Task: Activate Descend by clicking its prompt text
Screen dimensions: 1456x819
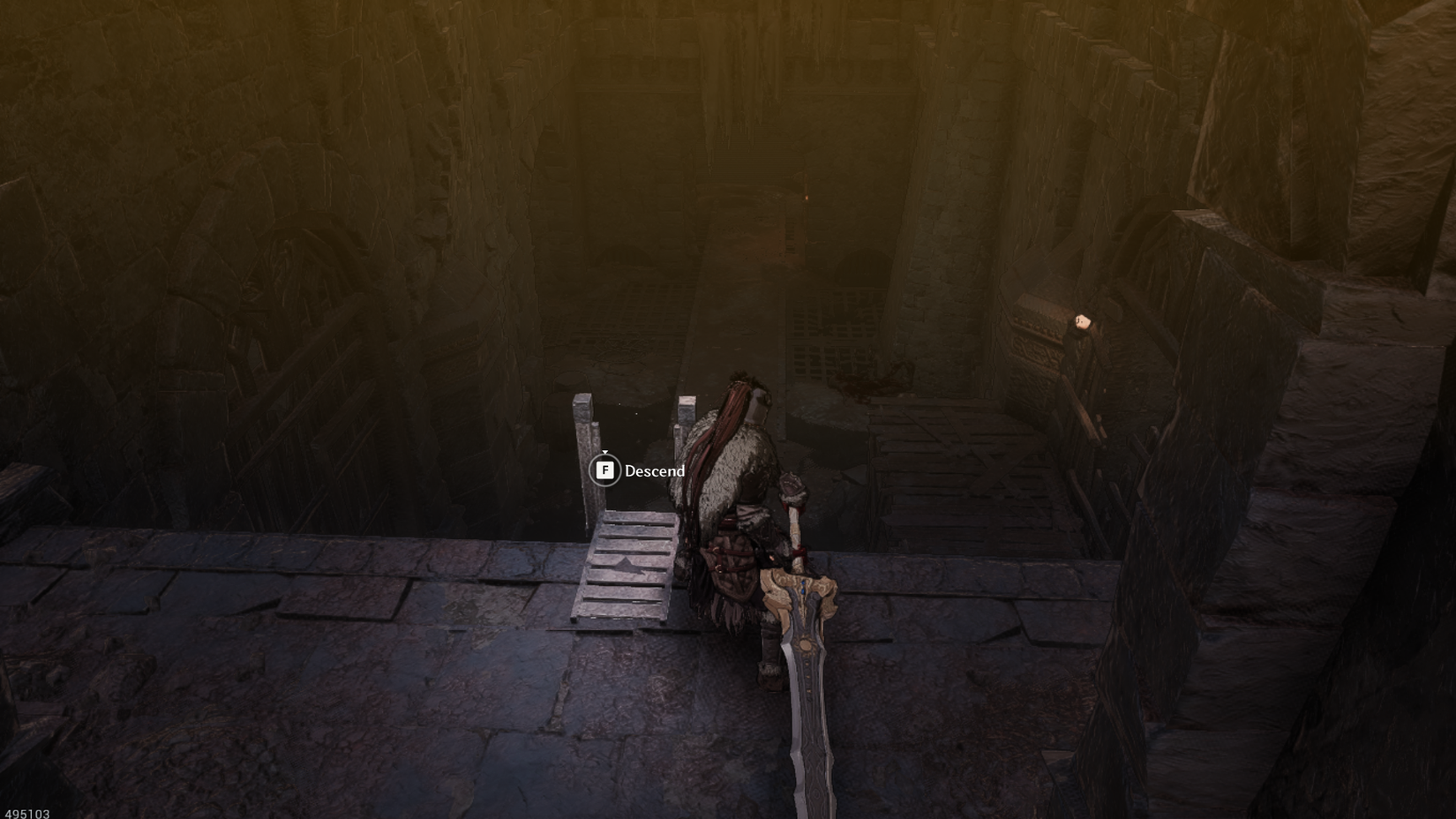Action: tap(655, 470)
